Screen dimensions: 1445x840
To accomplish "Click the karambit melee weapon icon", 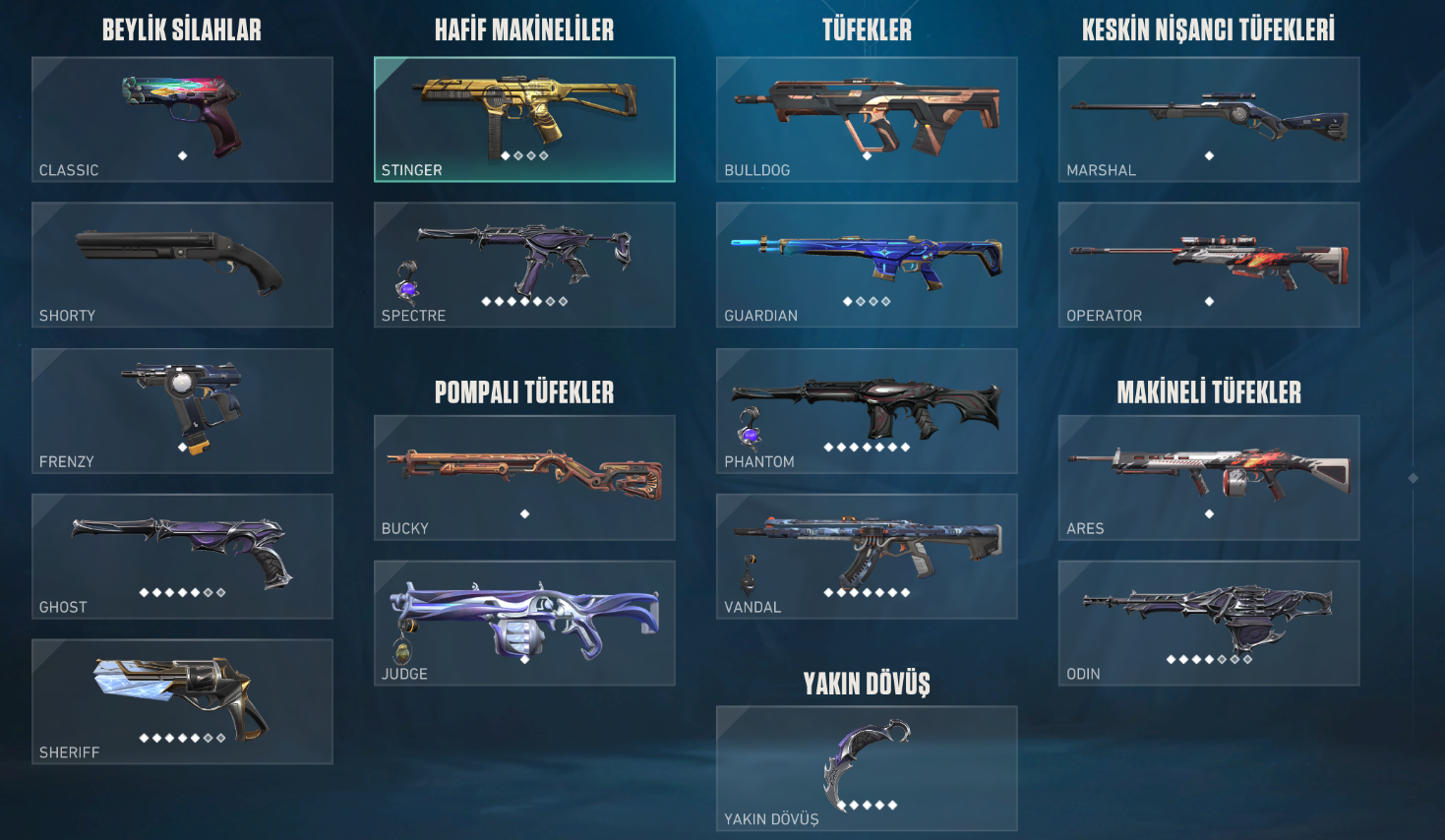I will pos(866,762).
